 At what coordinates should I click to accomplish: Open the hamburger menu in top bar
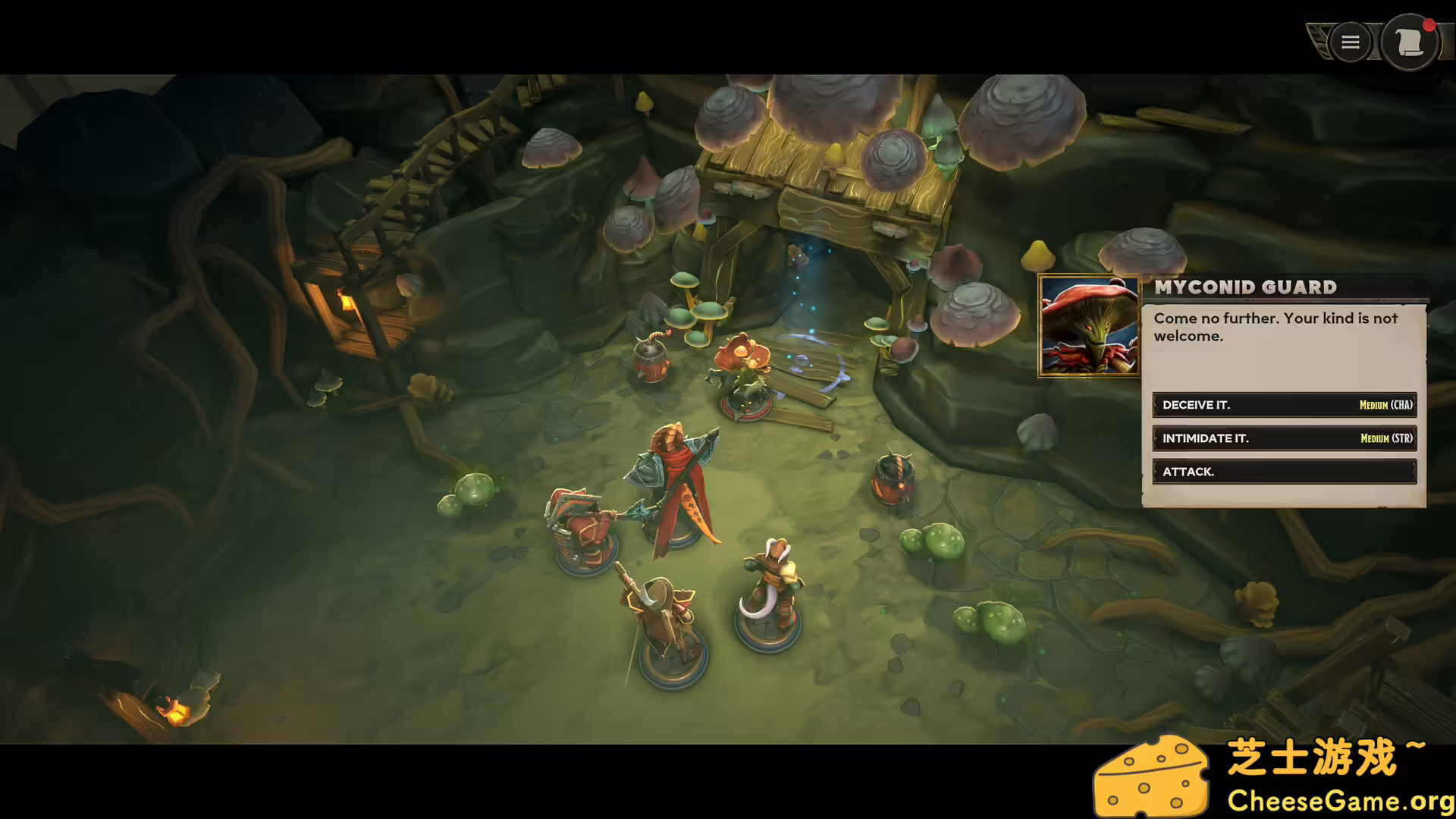[x=1349, y=42]
